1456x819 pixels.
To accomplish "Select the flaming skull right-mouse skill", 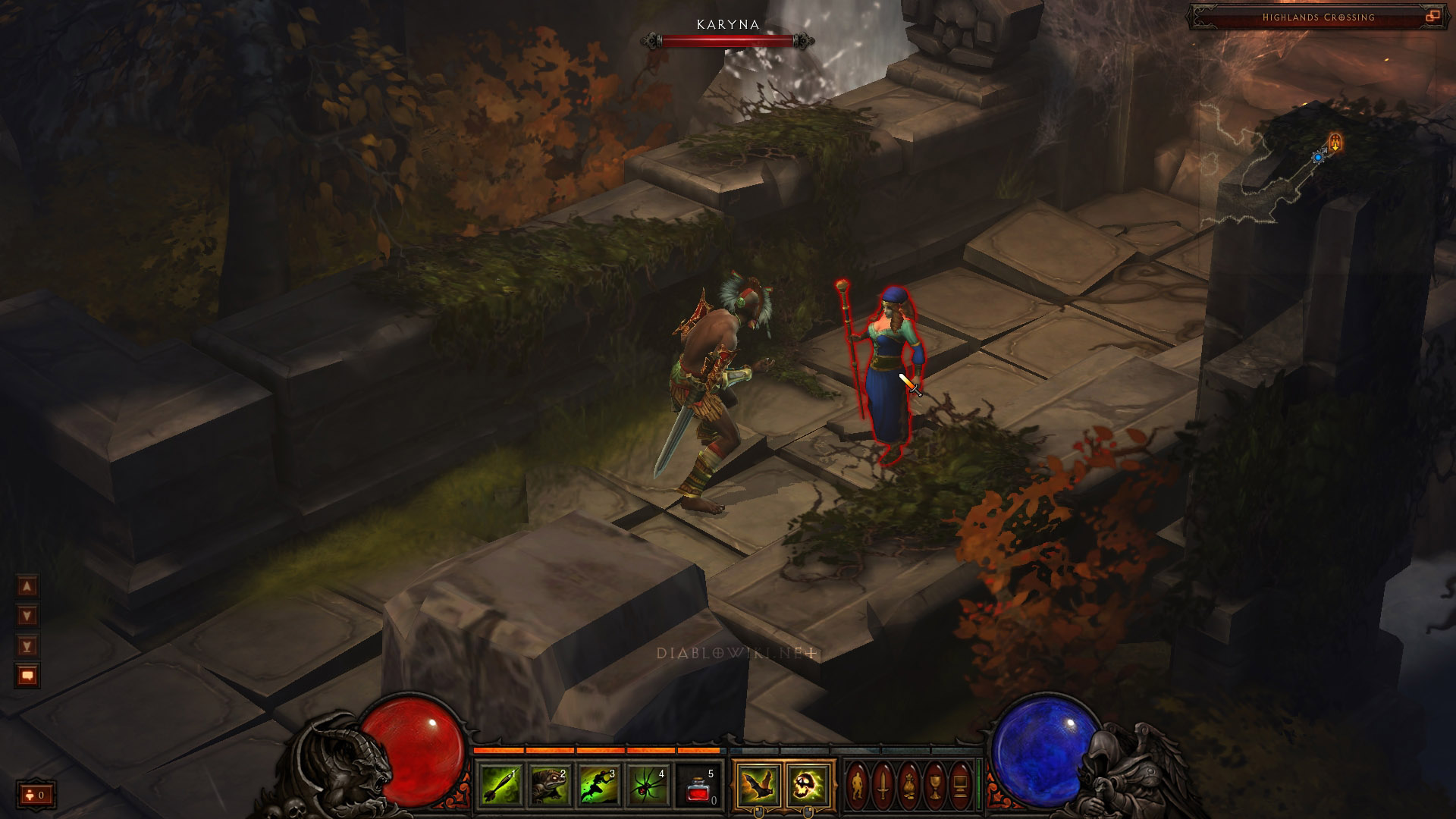I will tap(808, 784).
